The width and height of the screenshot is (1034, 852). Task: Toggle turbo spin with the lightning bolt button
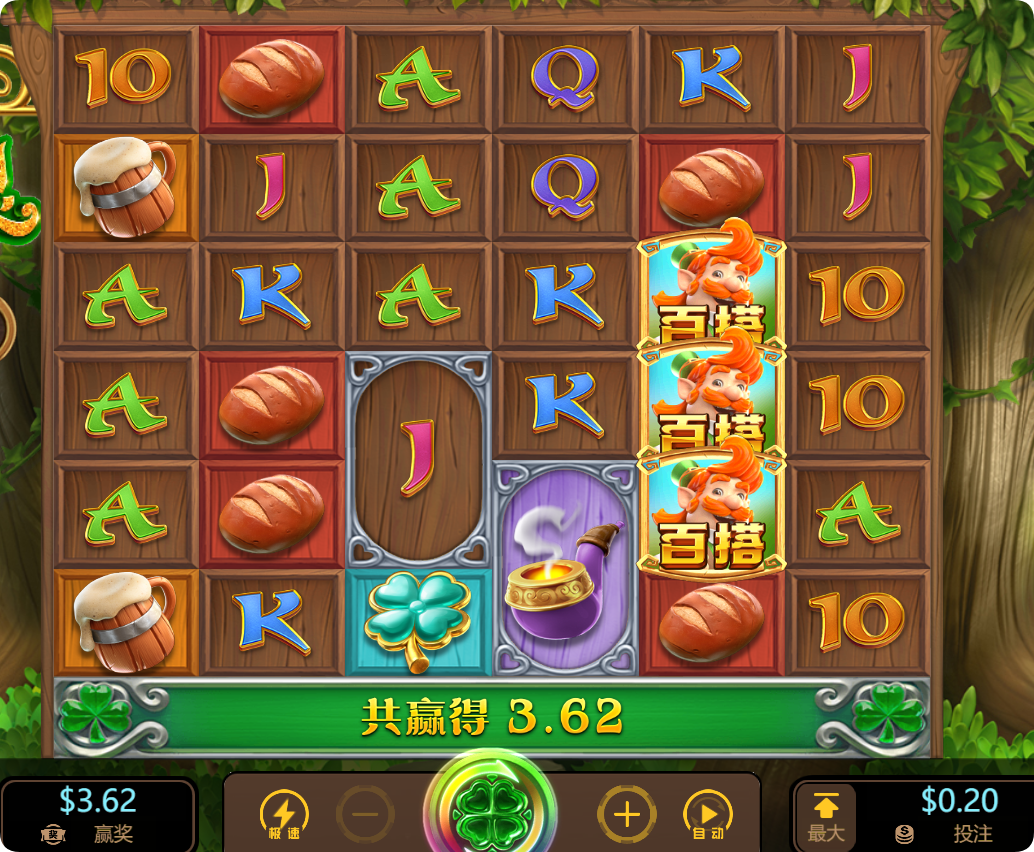tap(284, 815)
